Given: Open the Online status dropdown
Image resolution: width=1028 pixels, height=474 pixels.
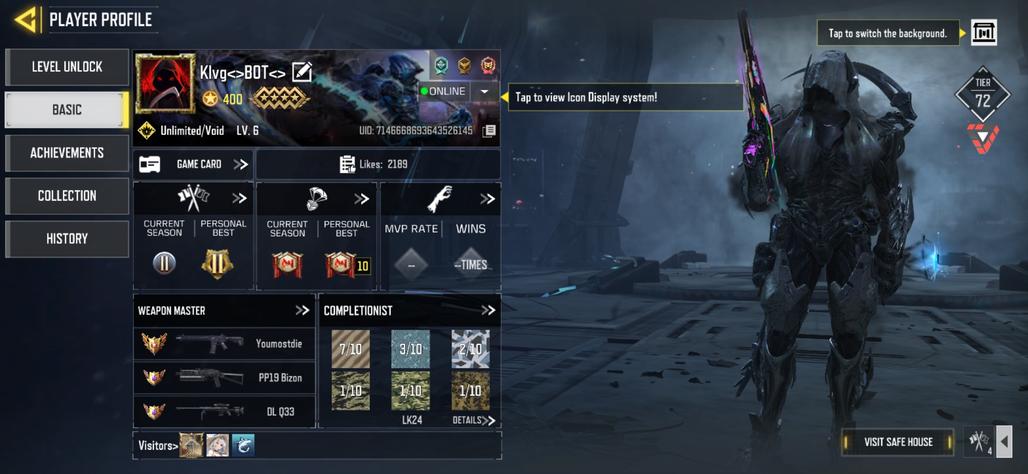Looking at the screenshot, I should [484, 91].
